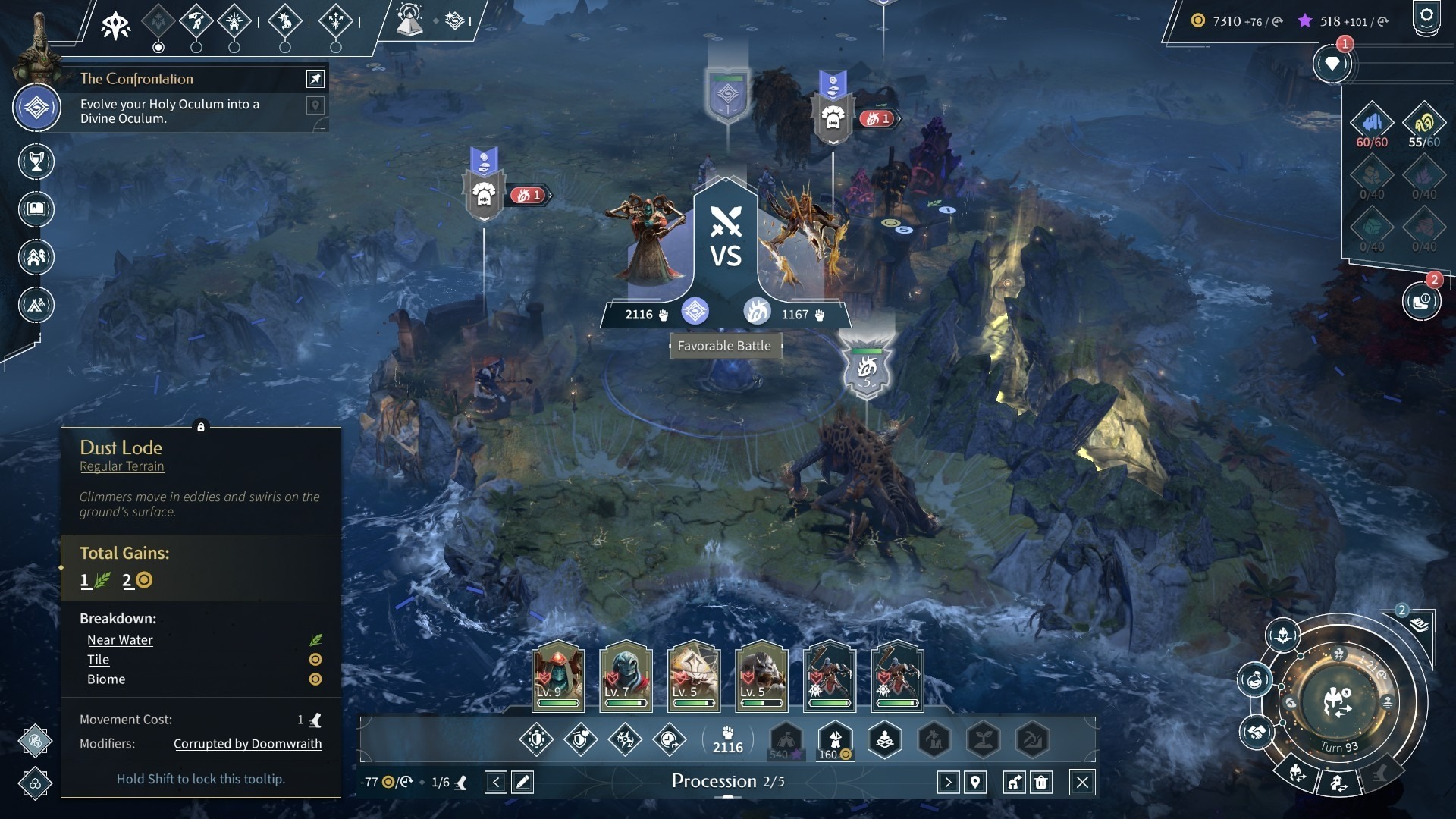This screenshot has width=1456, height=819.
Task: Center camera with the map pin button
Action: pyautogui.click(x=975, y=782)
